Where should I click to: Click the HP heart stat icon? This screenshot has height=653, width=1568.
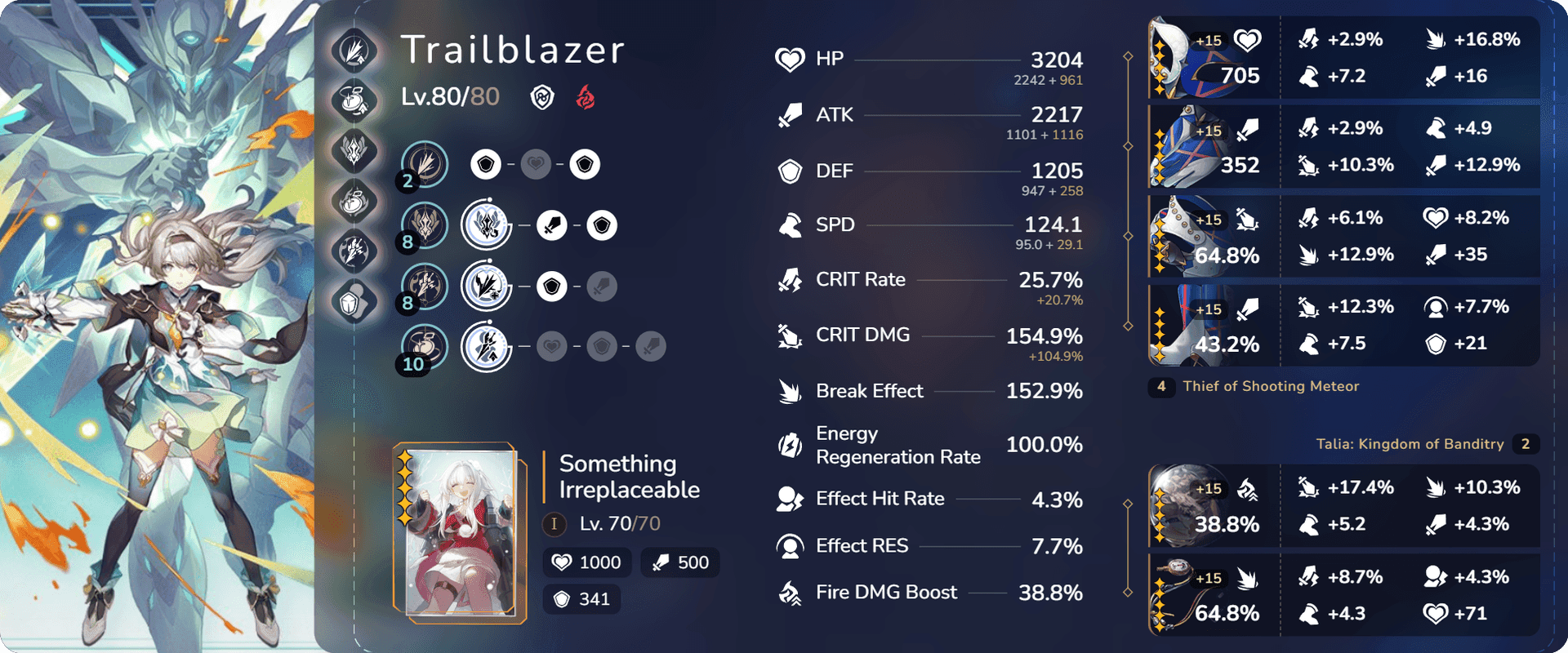tap(788, 58)
